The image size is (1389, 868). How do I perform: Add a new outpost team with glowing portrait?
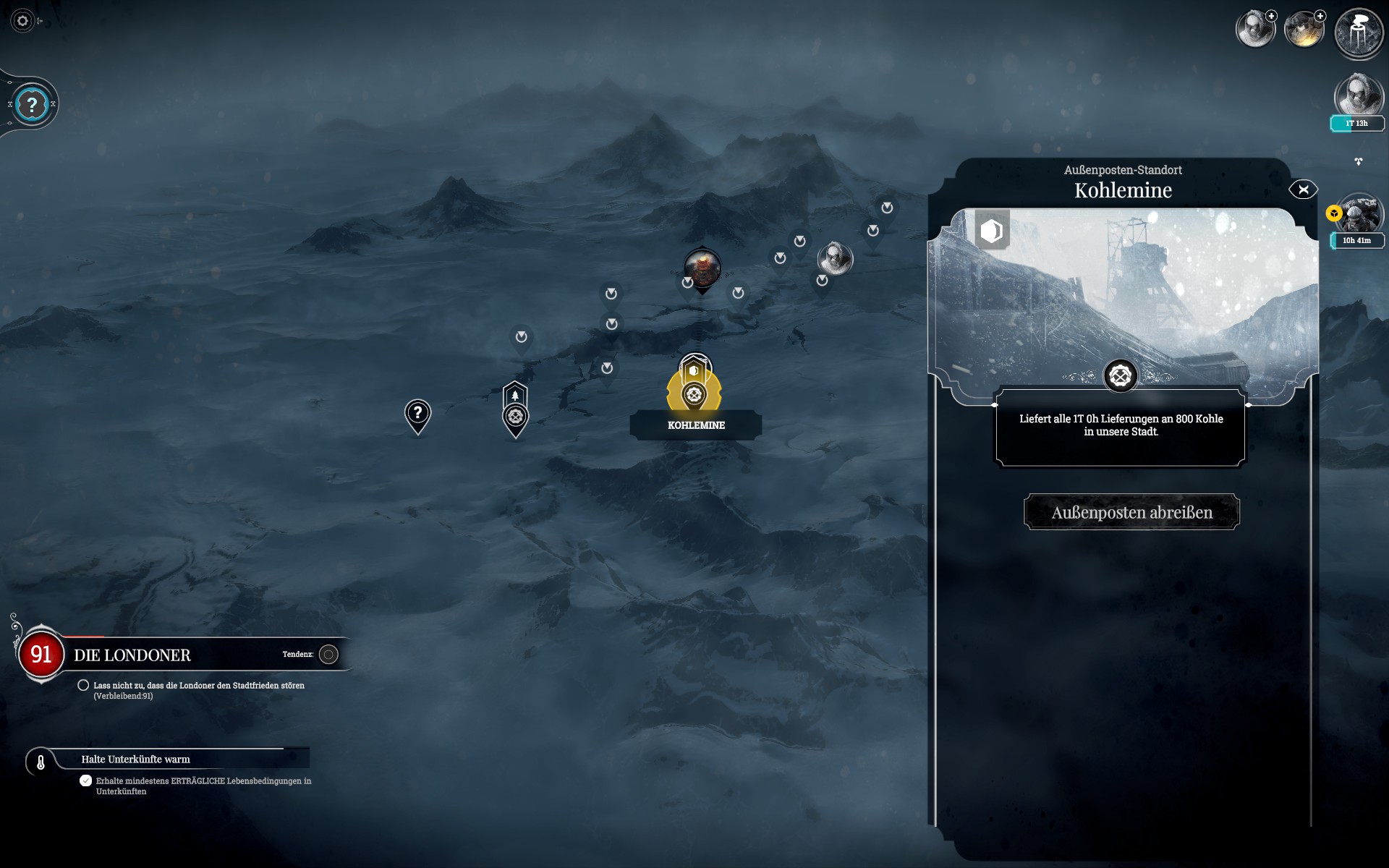pos(1304,29)
